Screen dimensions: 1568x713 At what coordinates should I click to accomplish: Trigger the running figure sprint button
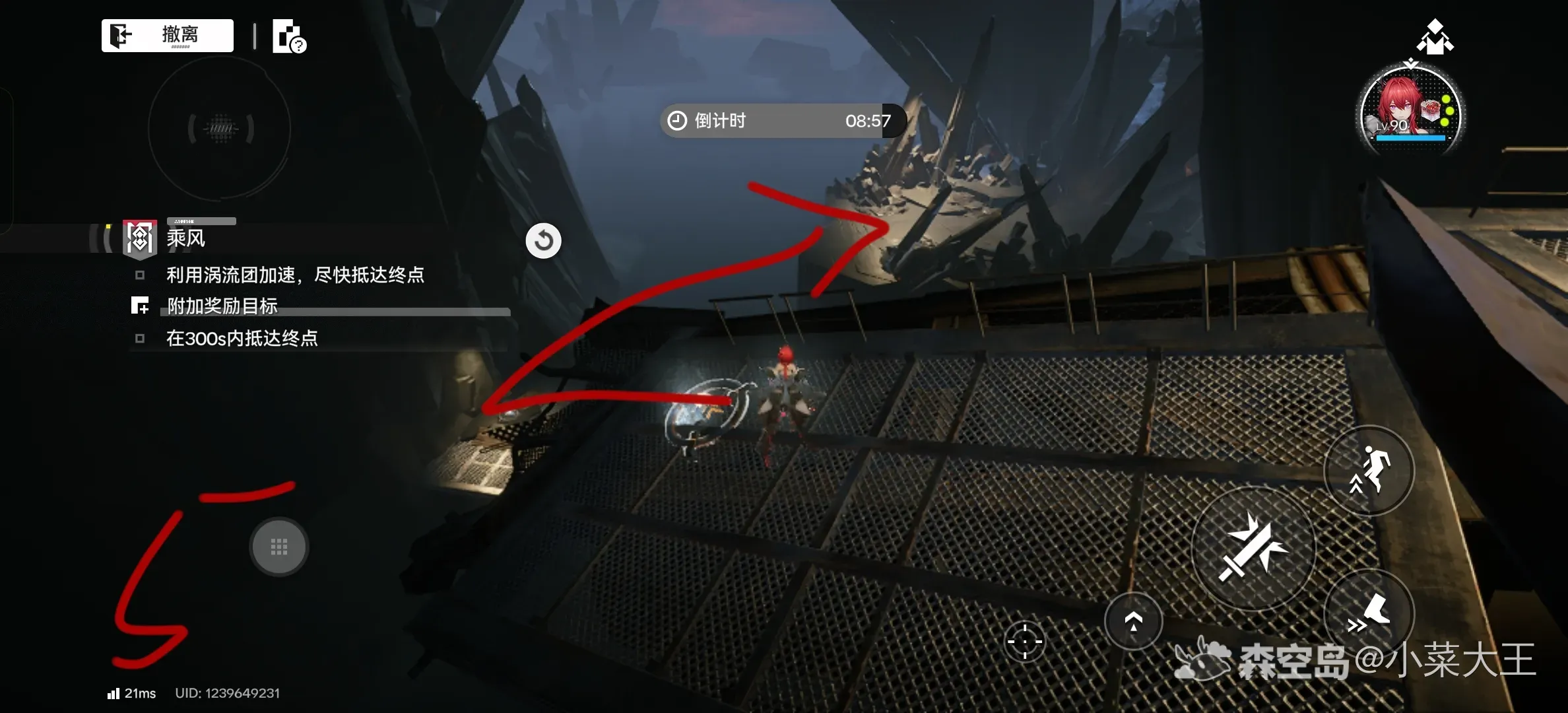coord(1369,470)
